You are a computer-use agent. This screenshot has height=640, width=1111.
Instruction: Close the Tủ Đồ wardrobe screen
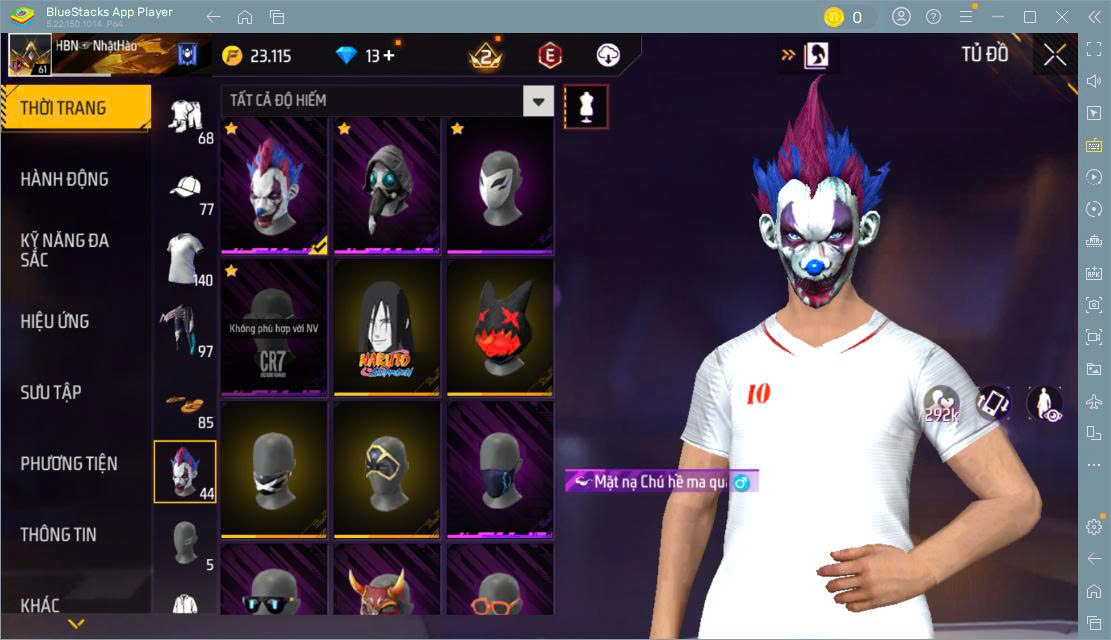click(1055, 56)
